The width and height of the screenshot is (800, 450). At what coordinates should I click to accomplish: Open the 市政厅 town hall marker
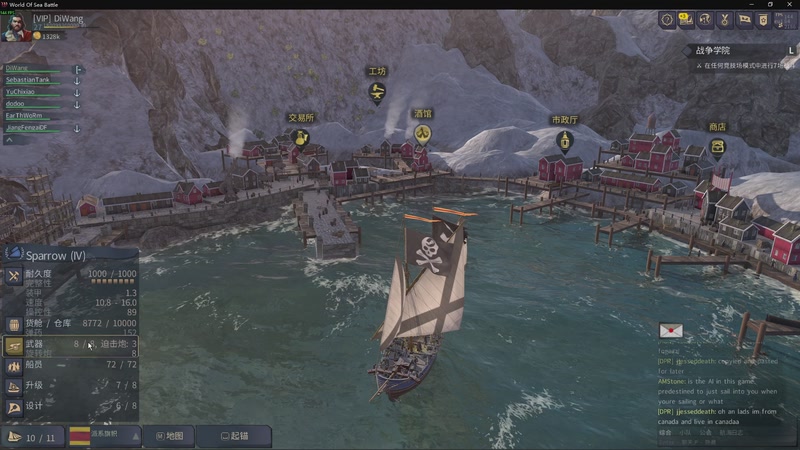pos(565,140)
